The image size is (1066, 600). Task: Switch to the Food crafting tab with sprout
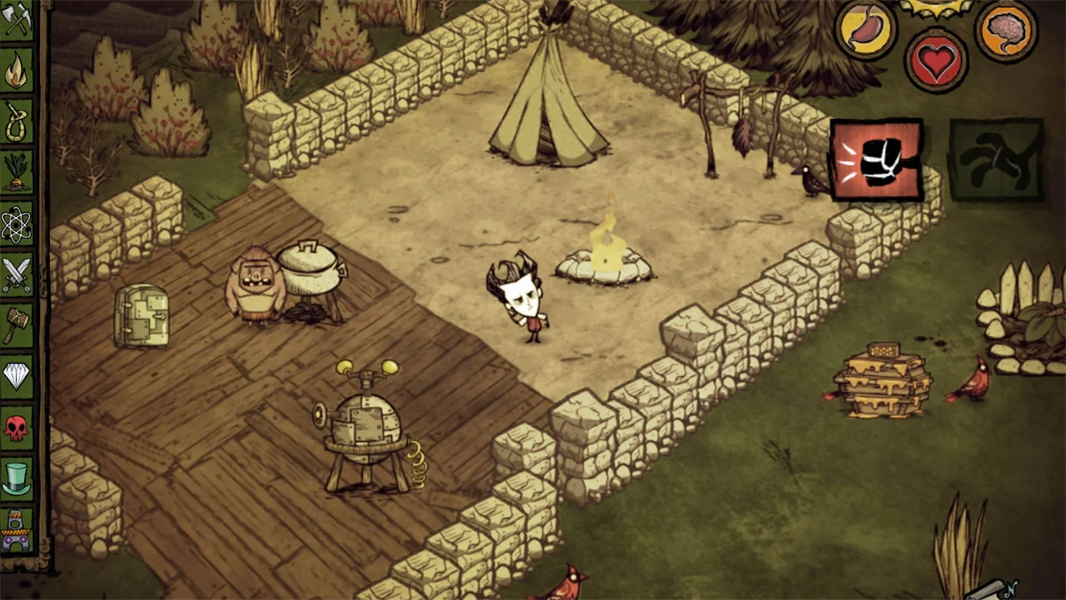tap(17, 173)
